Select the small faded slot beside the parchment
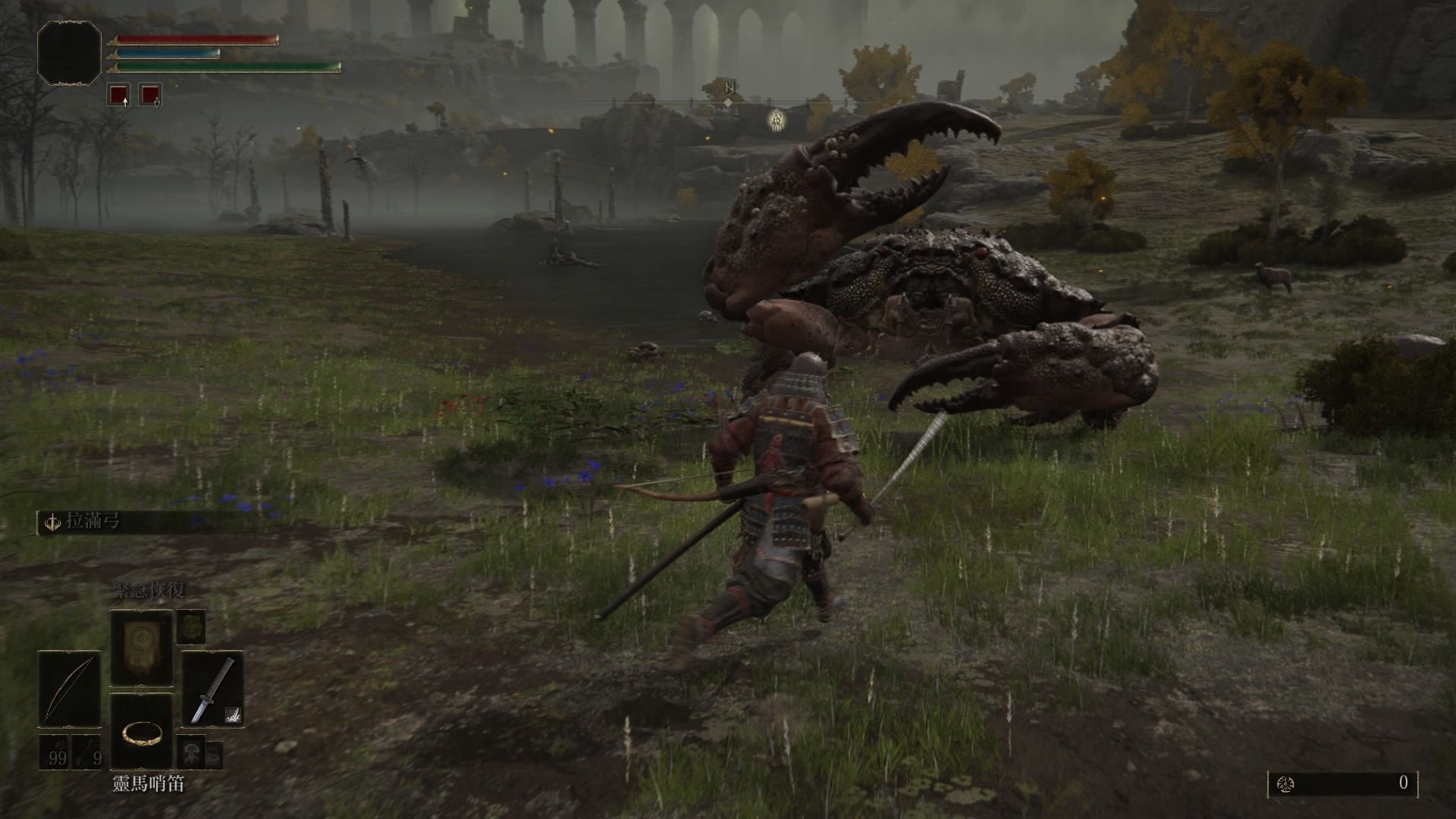This screenshot has width=1456, height=819. coord(191,626)
